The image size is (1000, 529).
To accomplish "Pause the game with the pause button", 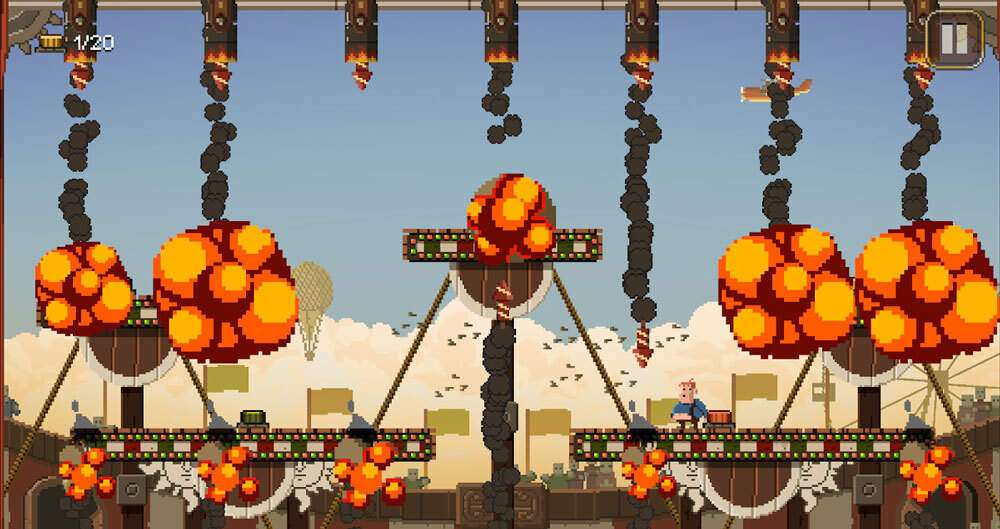I will pos(955,40).
